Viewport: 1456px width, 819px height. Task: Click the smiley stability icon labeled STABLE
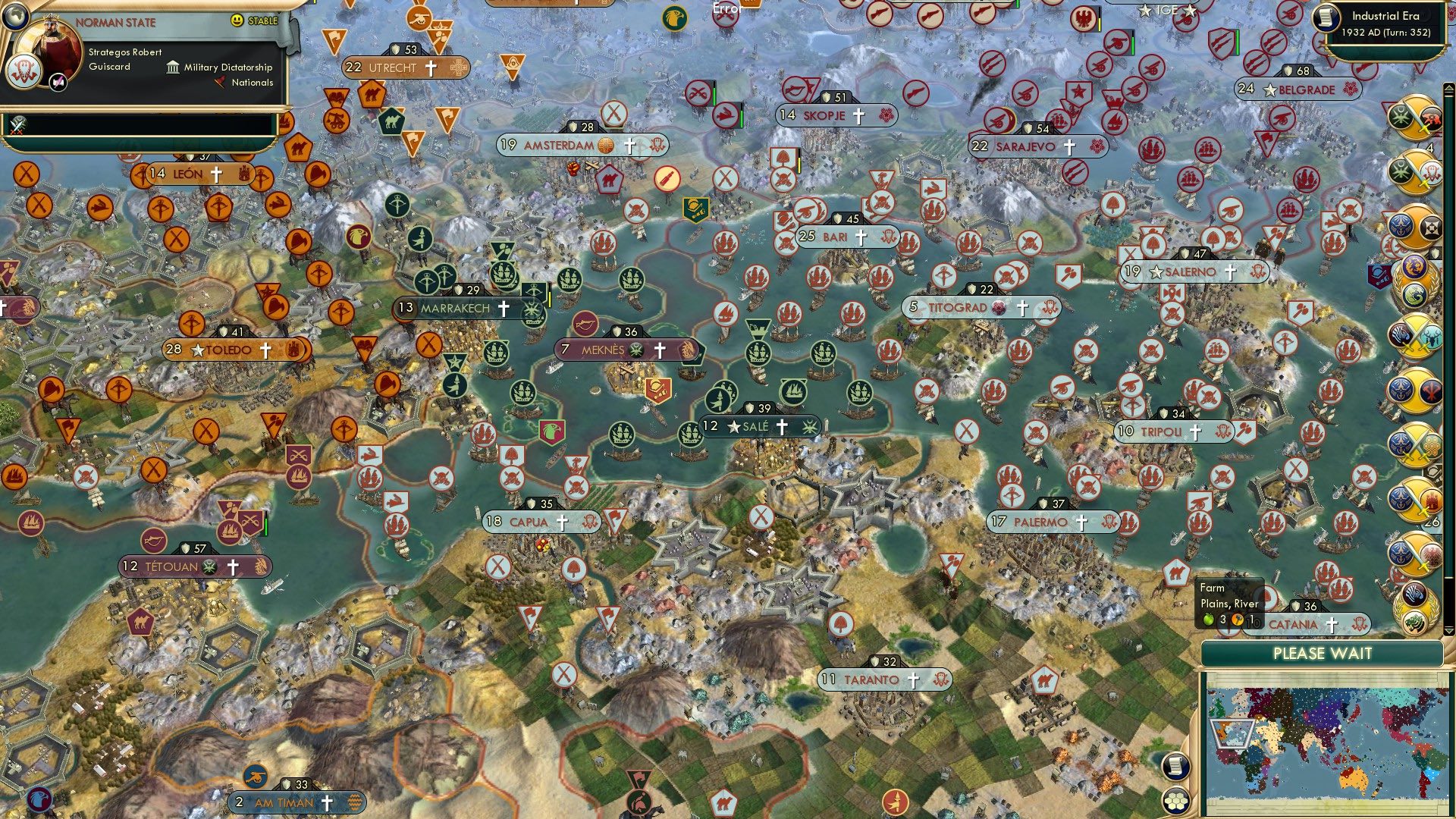click(x=237, y=21)
